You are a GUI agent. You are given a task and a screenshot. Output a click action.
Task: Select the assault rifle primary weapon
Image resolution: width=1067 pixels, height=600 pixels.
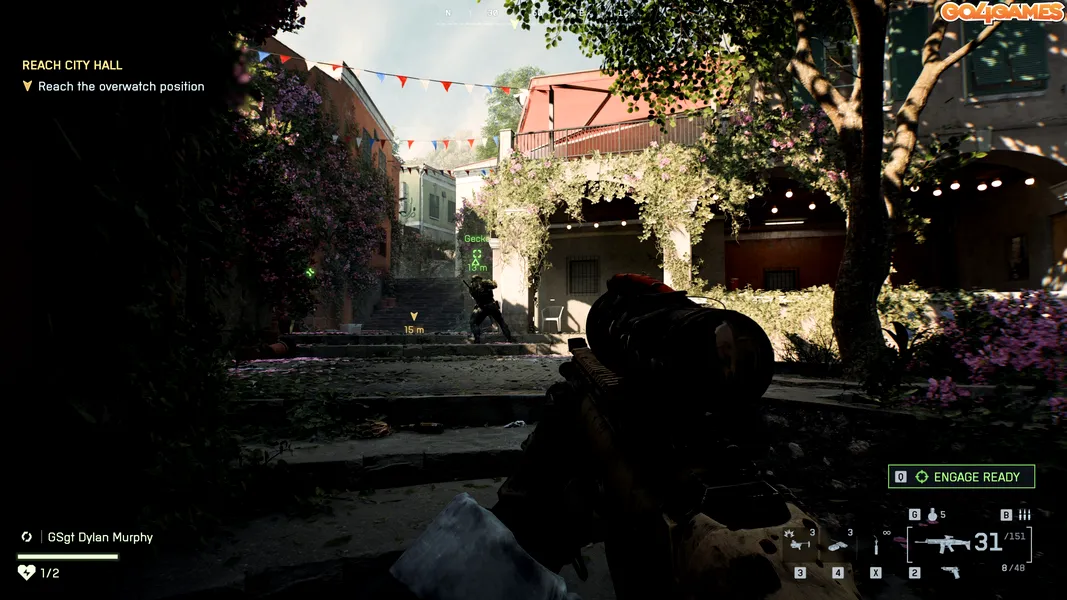[x=941, y=544]
